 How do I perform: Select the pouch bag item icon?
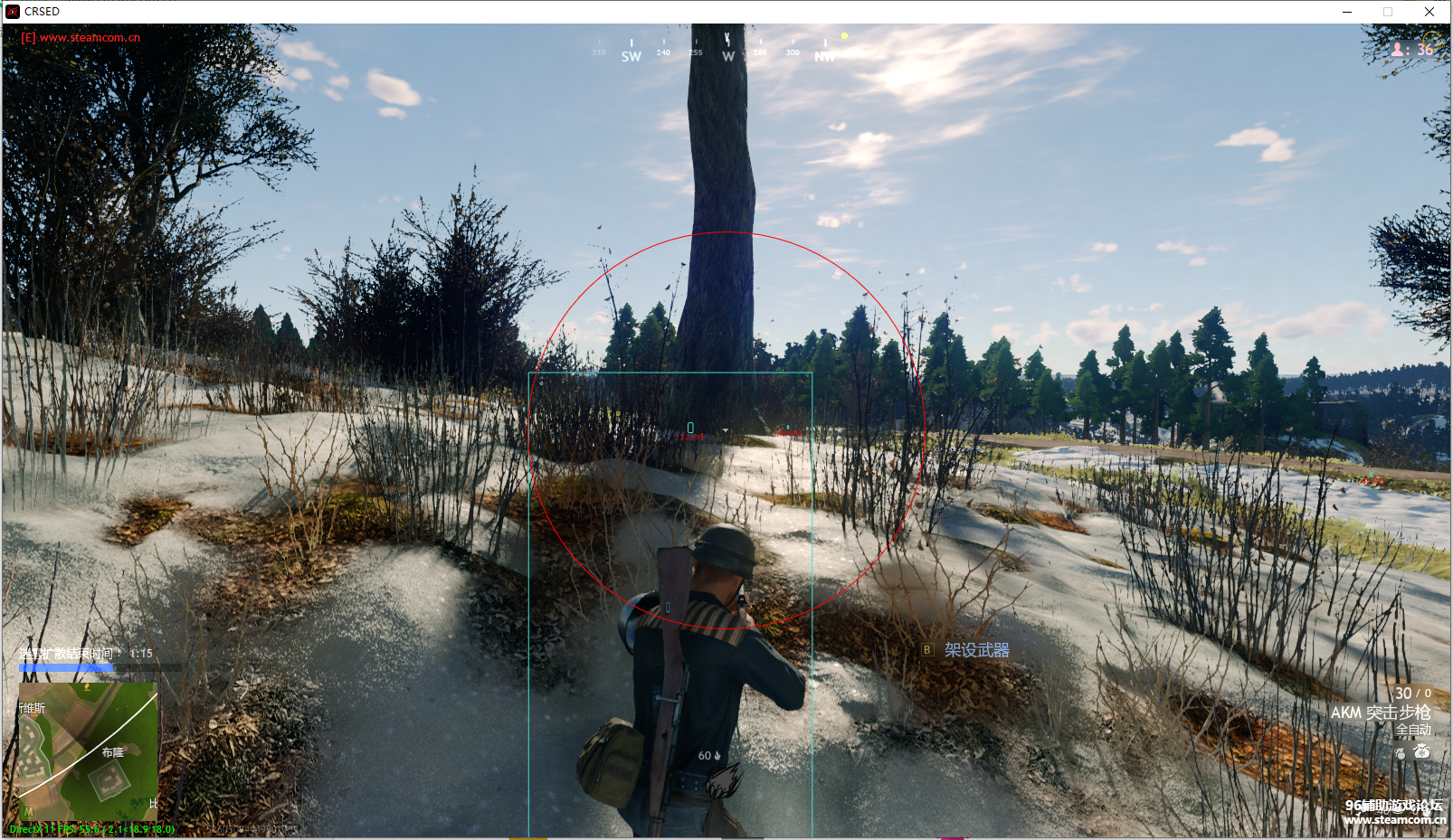1422,751
